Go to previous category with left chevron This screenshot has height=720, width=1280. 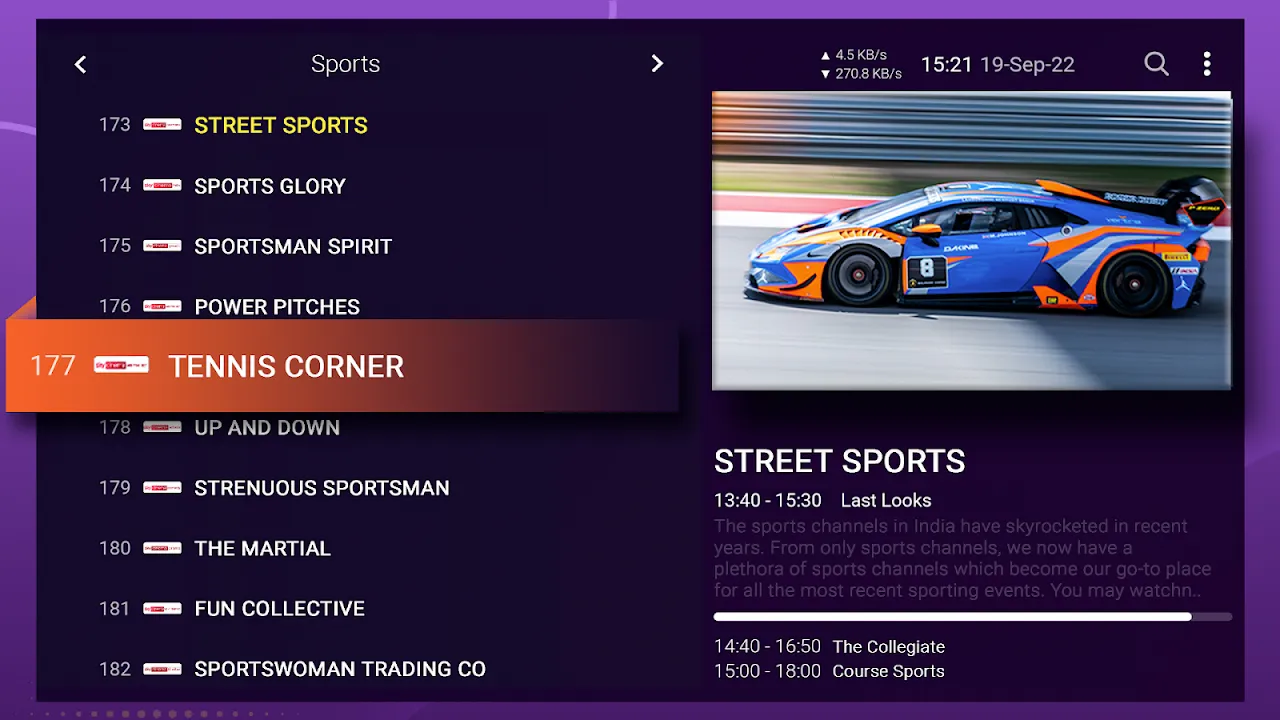click(x=80, y=63)
